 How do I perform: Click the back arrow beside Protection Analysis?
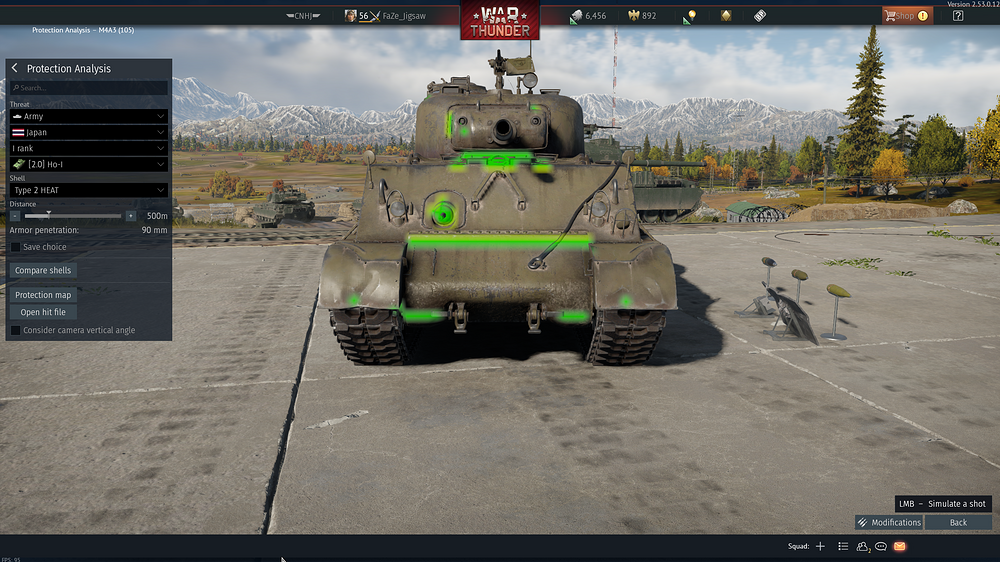(x=15, y=68)
